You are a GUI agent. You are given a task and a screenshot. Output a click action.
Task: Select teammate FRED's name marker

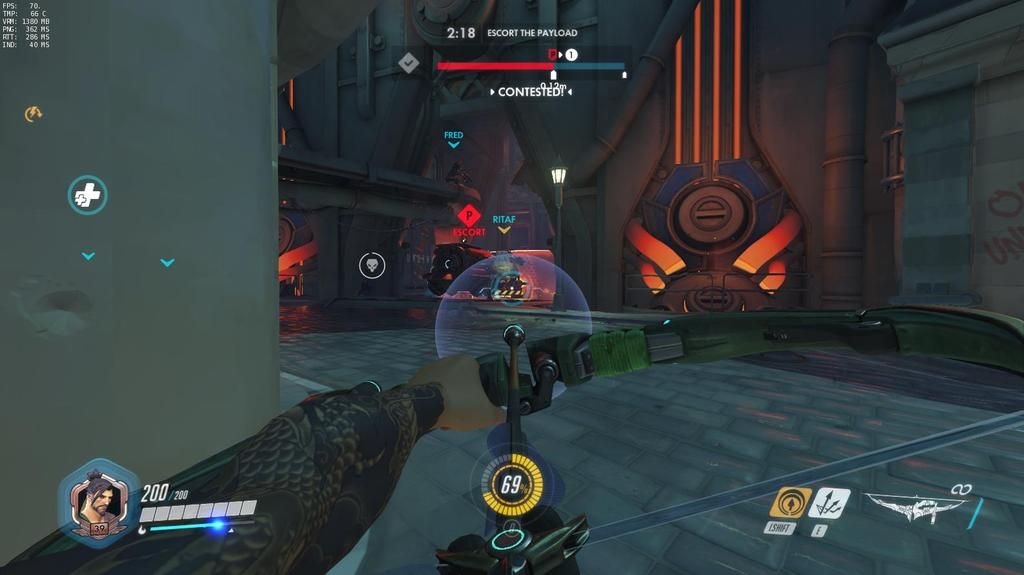pos(453,135)
